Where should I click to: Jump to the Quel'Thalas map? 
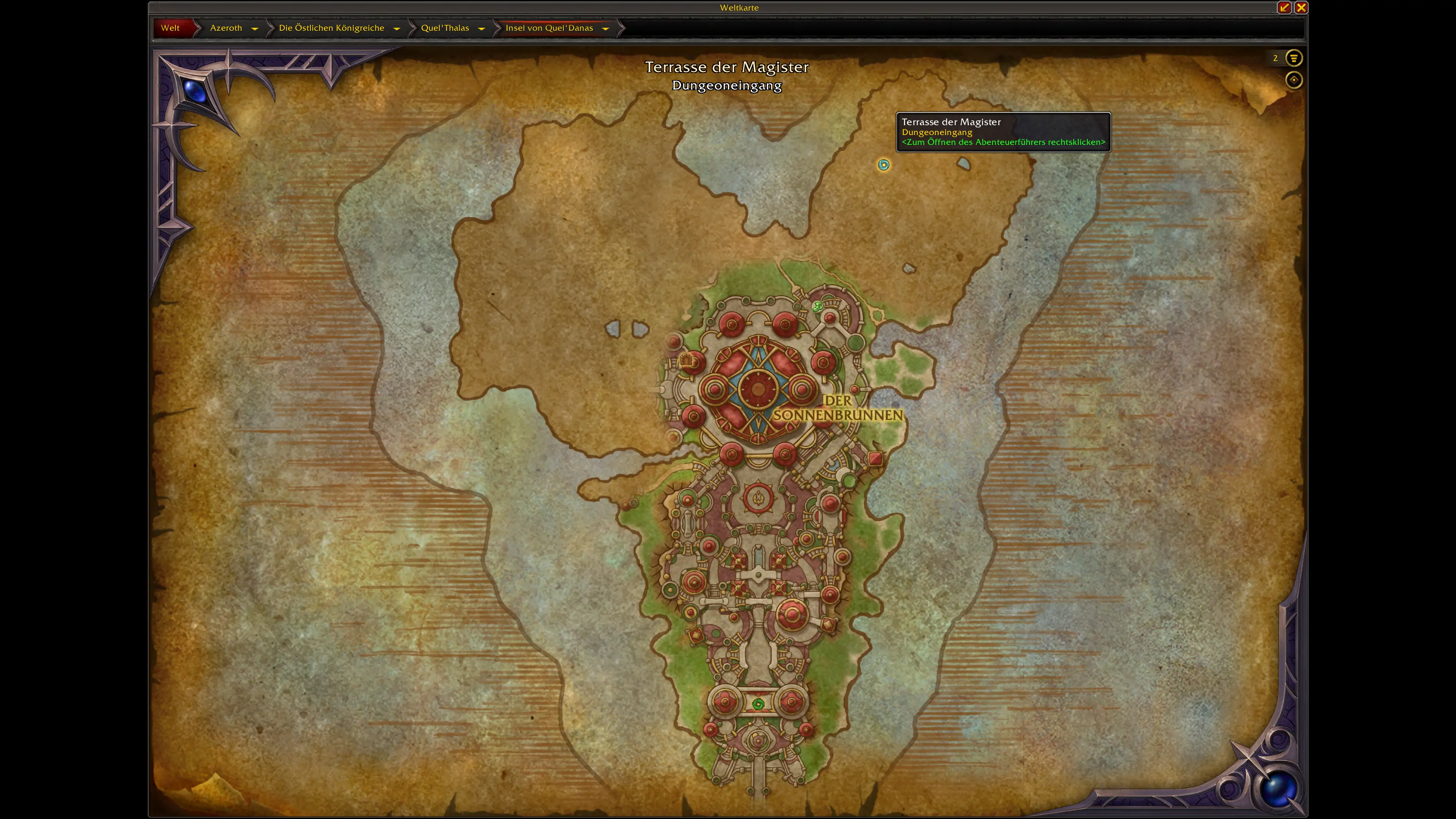pyautogui.click(x=445, y=28)
